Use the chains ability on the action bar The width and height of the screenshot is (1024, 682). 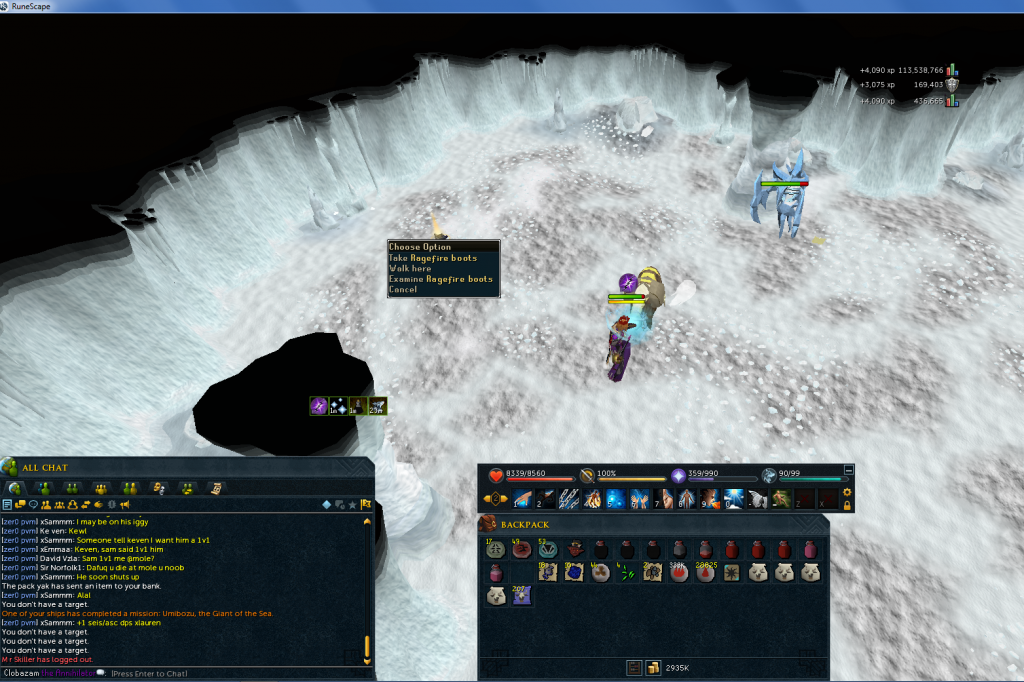[571, 498]
